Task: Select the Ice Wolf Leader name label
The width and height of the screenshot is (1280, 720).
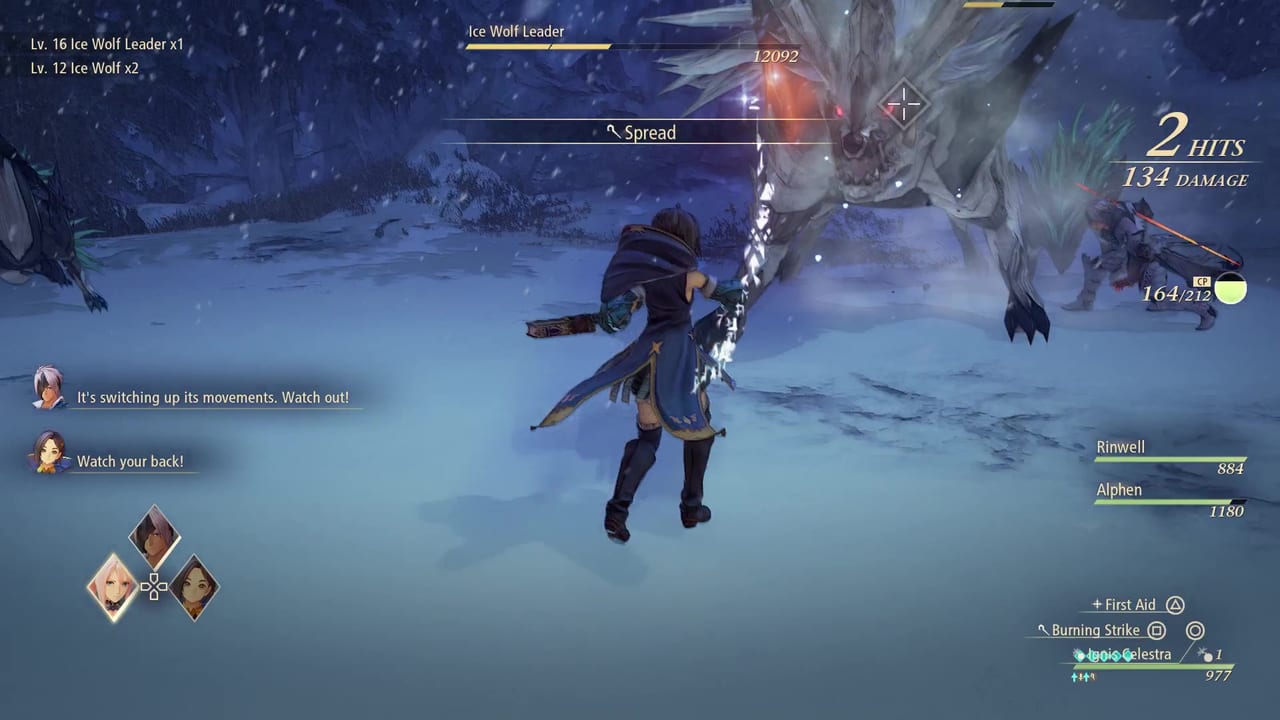Action: coord(516,31)
